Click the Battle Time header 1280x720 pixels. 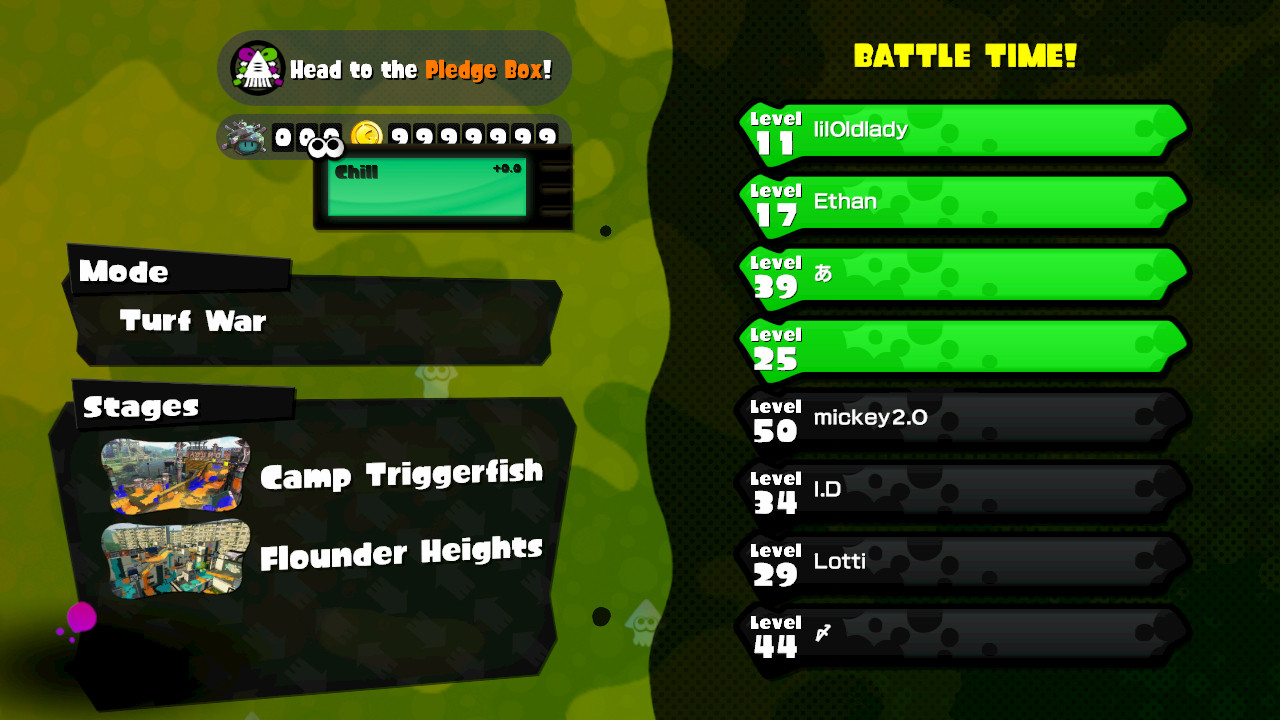pyautogui.click(x=965, y=57)
